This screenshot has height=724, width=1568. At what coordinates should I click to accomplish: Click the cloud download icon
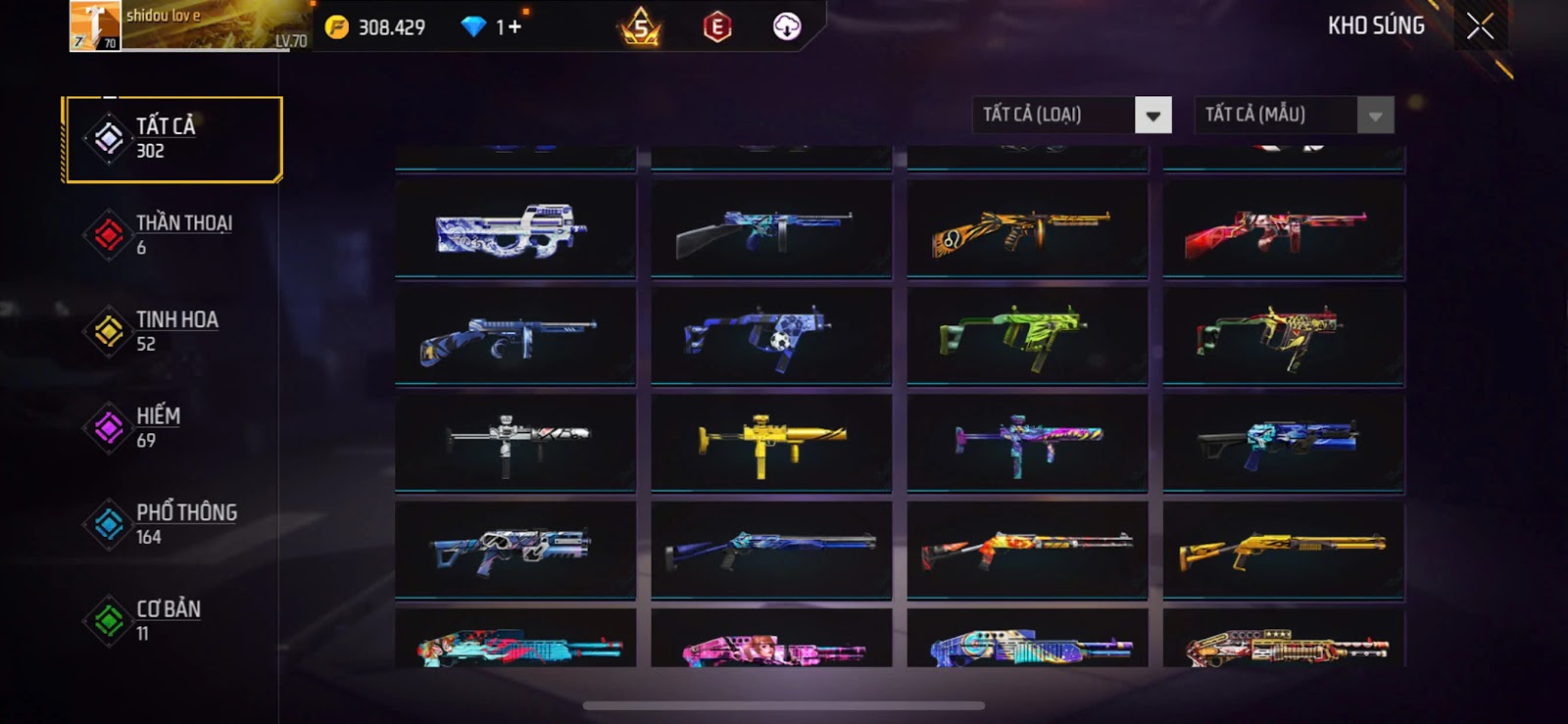pos(787,27)
